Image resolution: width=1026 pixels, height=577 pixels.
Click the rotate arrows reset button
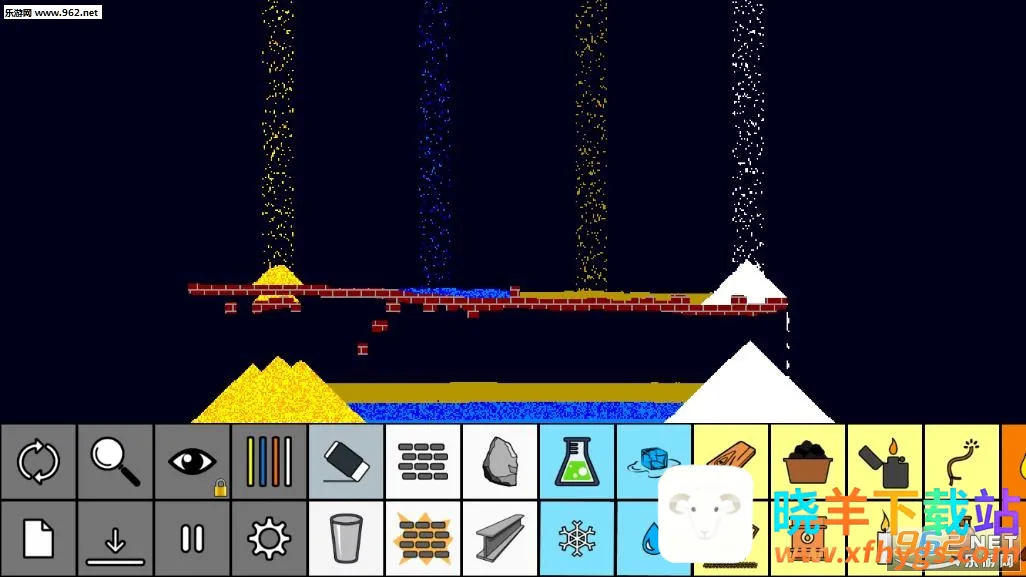[x=38, y=462]
